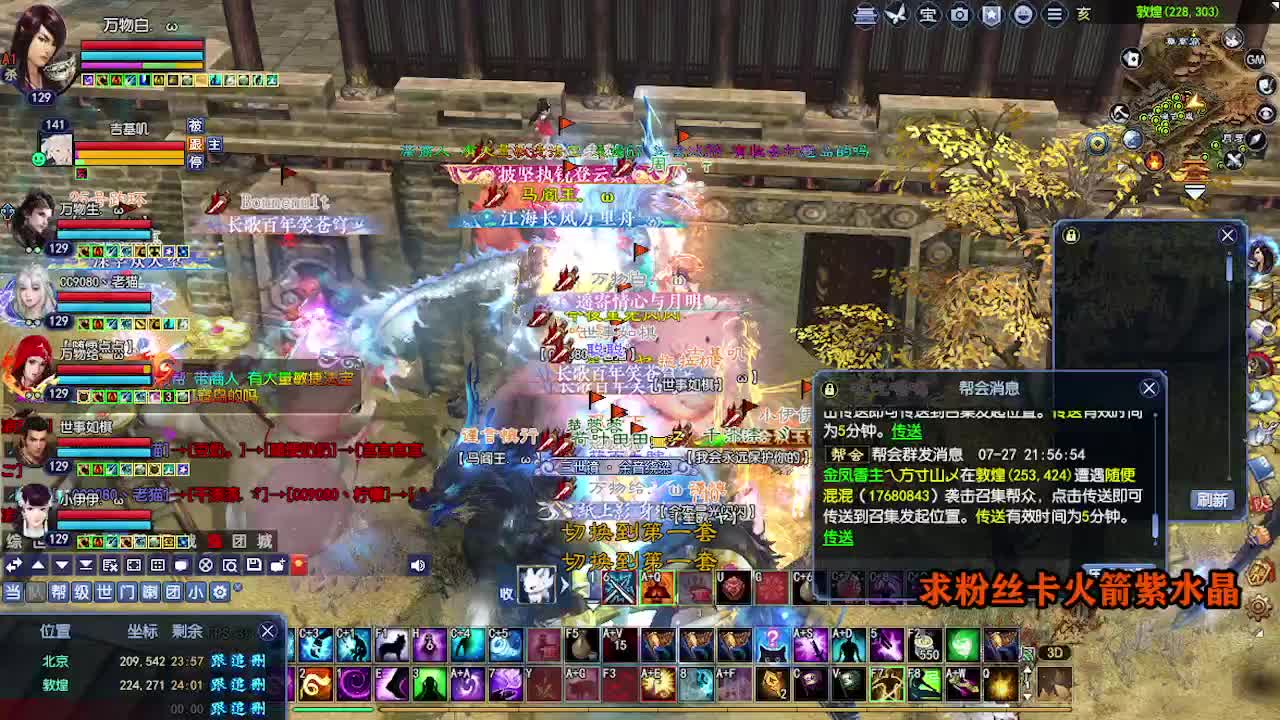Mute sound with the speaker icon
1280x720 pixels.
418,564
